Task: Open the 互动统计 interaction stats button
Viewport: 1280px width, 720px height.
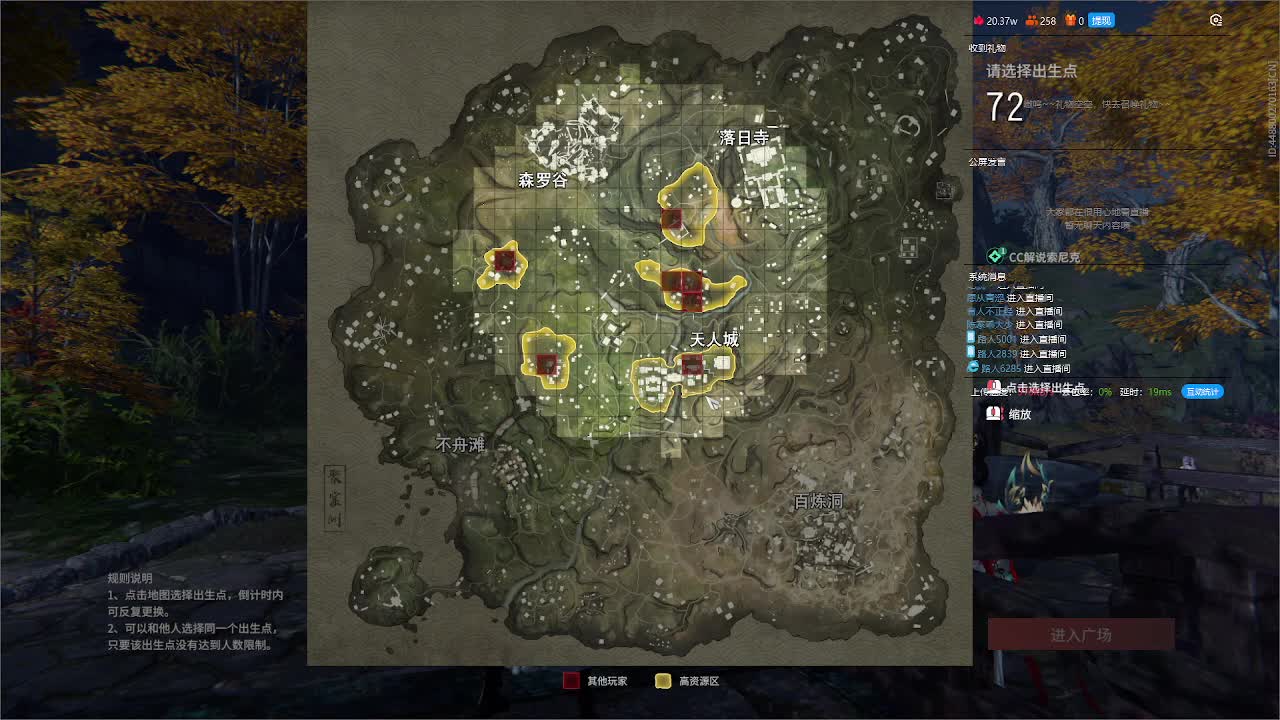Action: pyautogui.click(x=1202, y=392)
